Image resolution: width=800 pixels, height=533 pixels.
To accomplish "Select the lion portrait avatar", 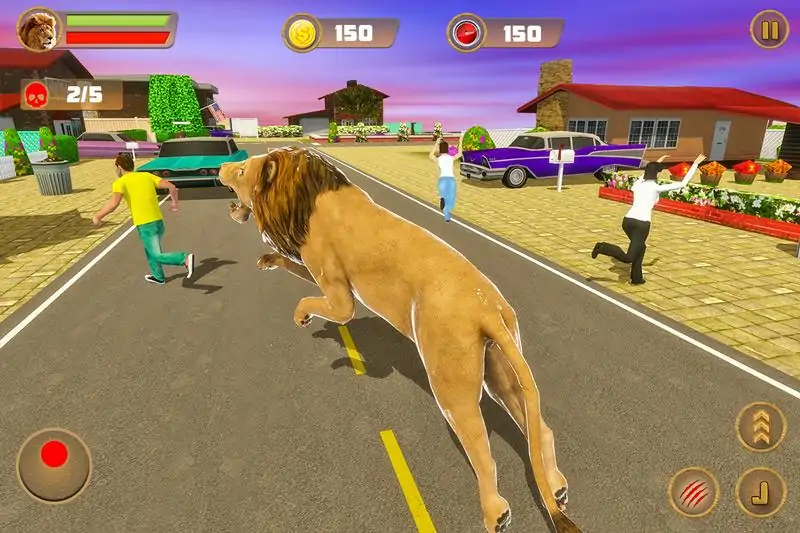I will tap(39, 29).
